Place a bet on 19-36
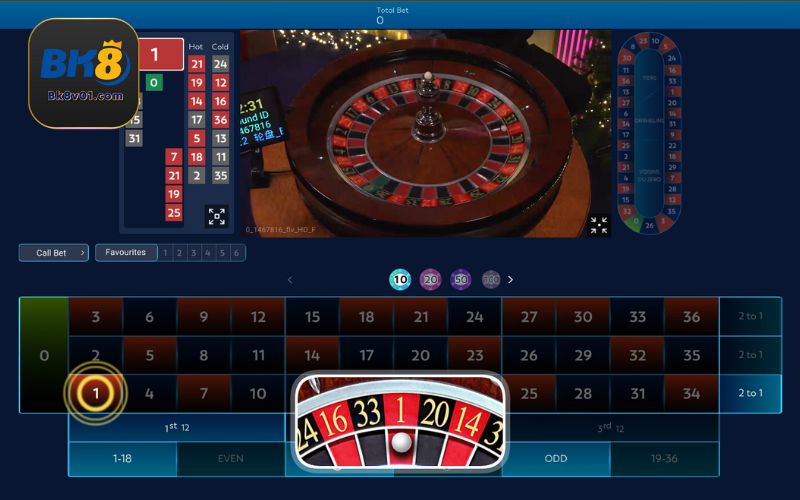Screen dimensions: 800x500 [x=664, y=459]
